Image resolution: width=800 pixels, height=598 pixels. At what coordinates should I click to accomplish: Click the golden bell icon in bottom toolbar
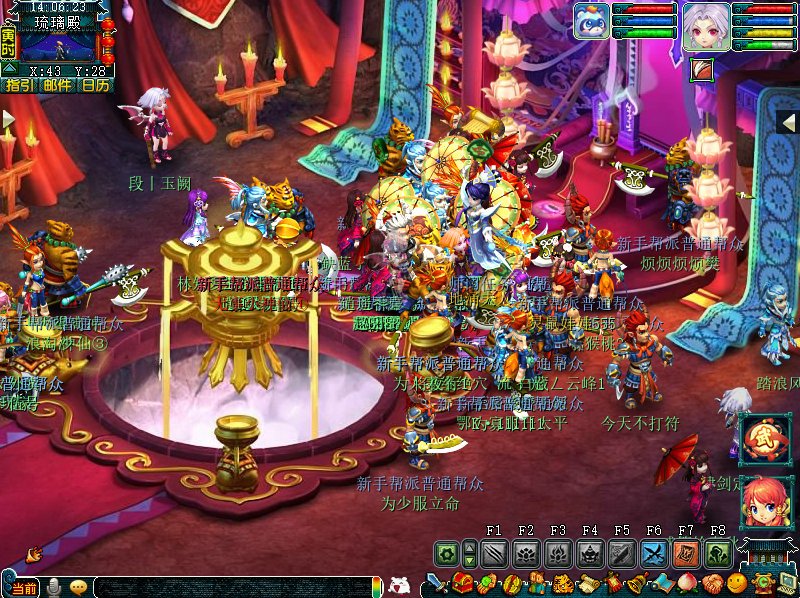636,583
